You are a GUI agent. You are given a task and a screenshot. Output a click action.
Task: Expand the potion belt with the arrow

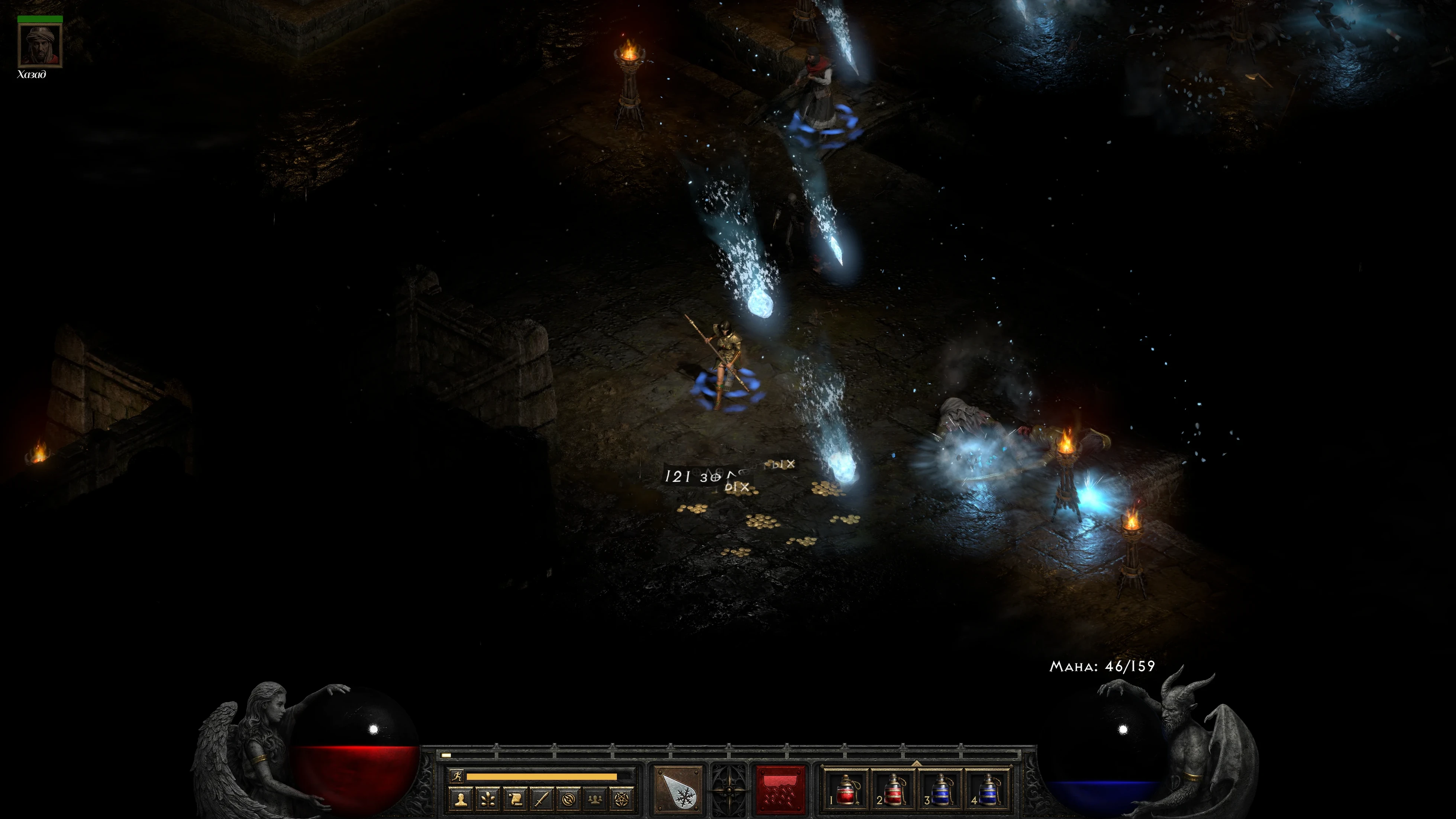[x=916, y=764]
